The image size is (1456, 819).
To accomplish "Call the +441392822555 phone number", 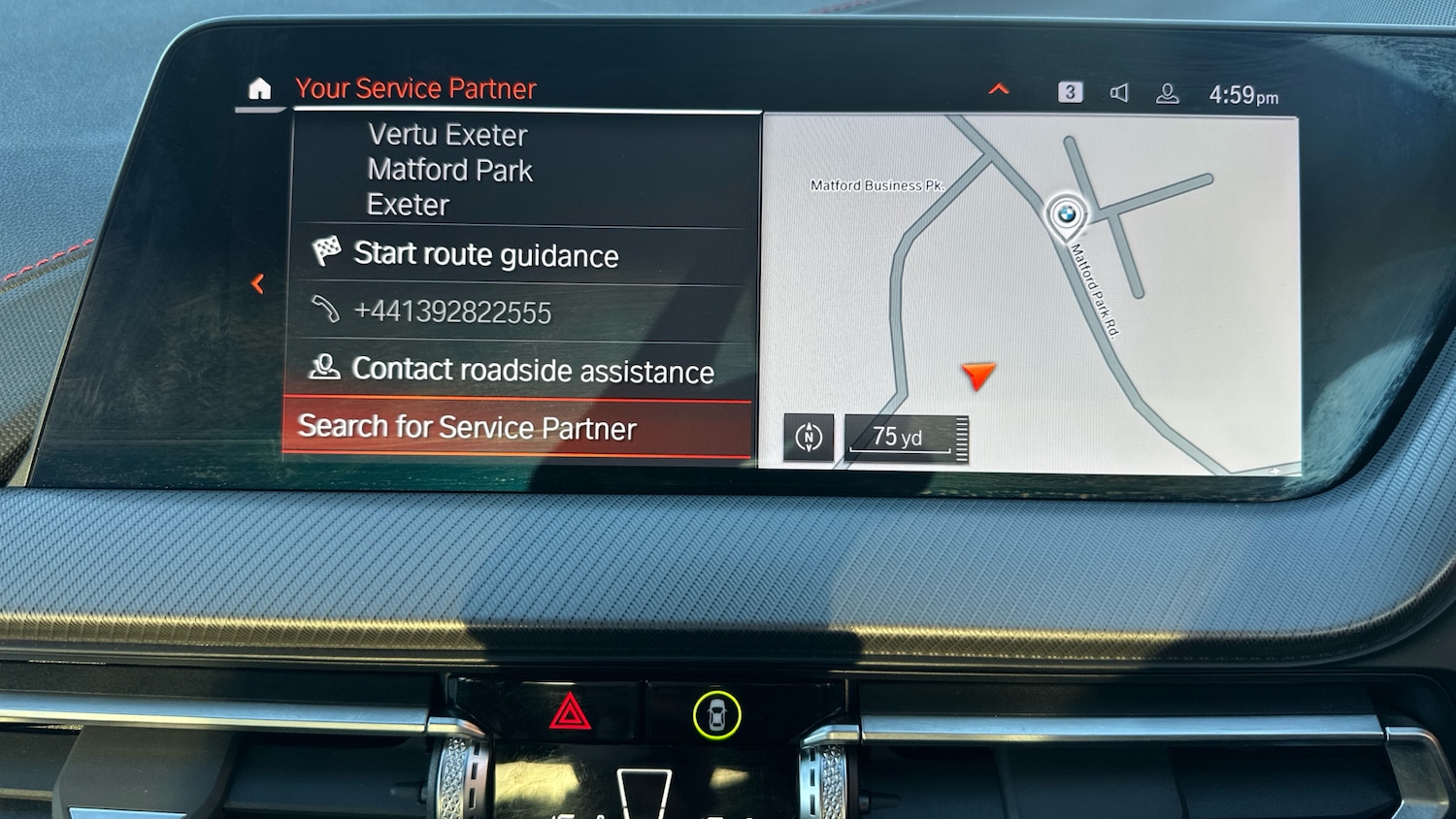I will pyautogui.click(x=453, y=311).
